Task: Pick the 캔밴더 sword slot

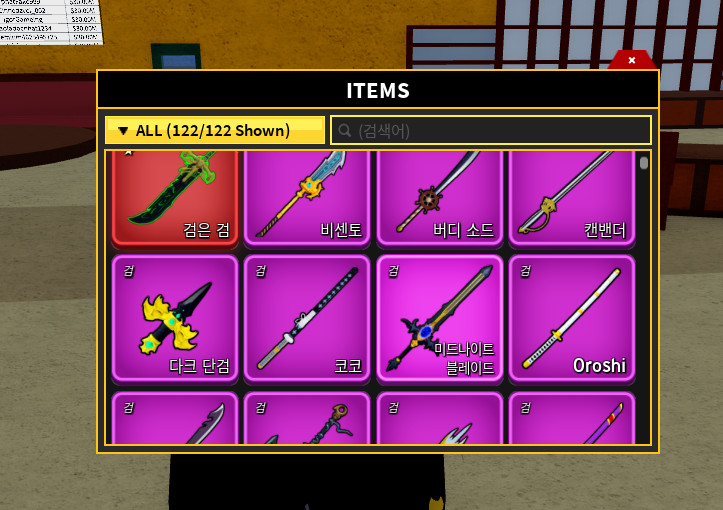Action: (x=572, y=197)
